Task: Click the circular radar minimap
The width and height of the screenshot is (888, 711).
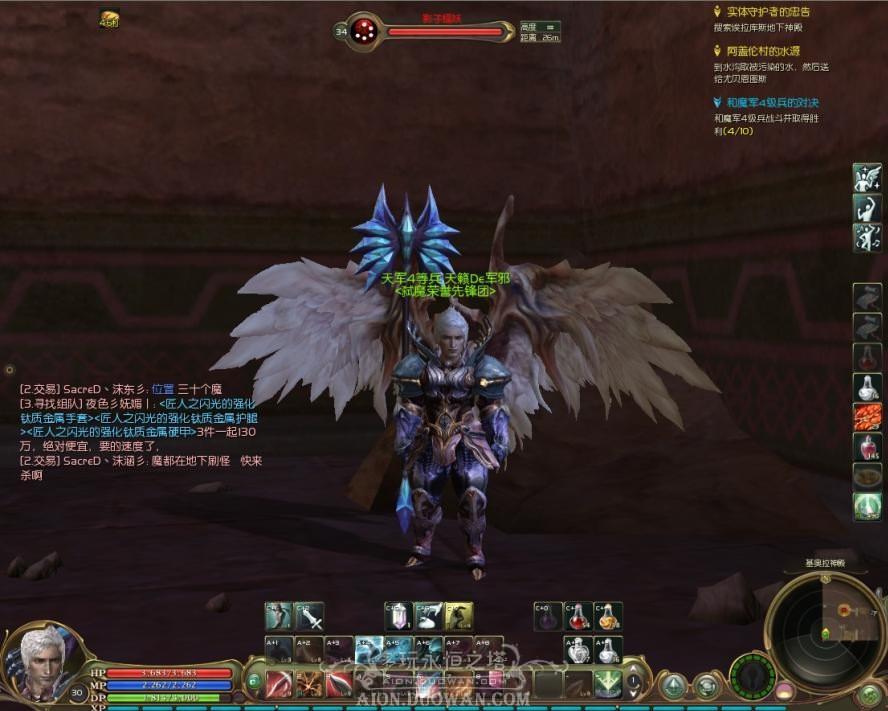Action: (824, 631)
